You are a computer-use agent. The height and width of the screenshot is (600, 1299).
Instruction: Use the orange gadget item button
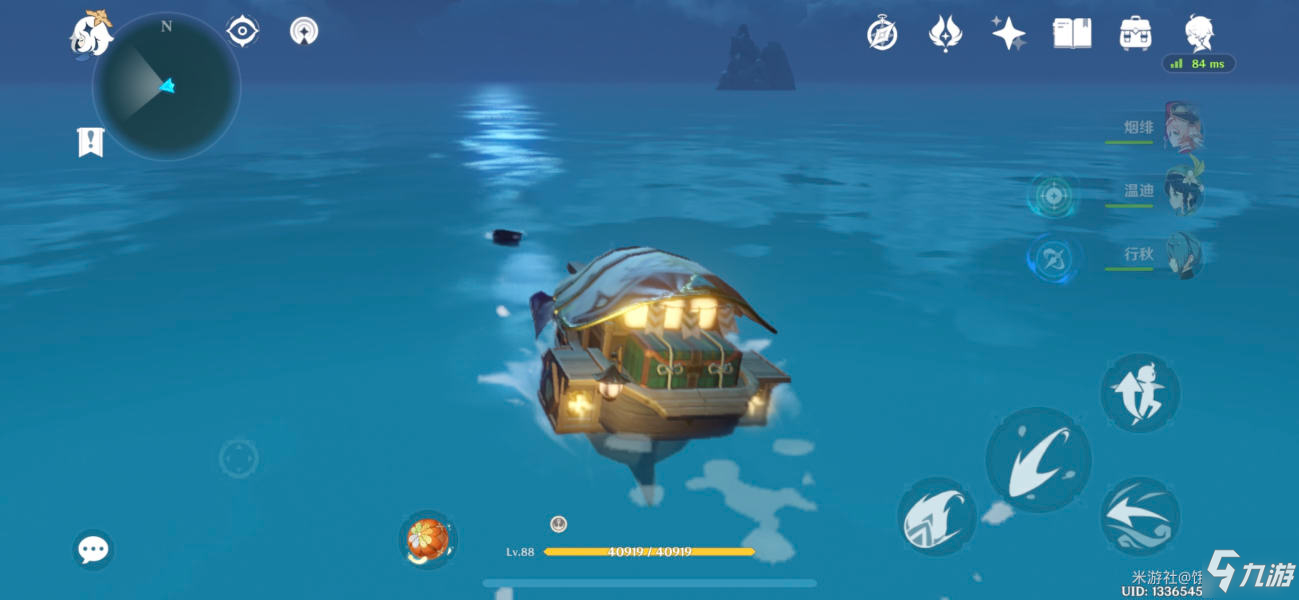click(x=428, y=539)
